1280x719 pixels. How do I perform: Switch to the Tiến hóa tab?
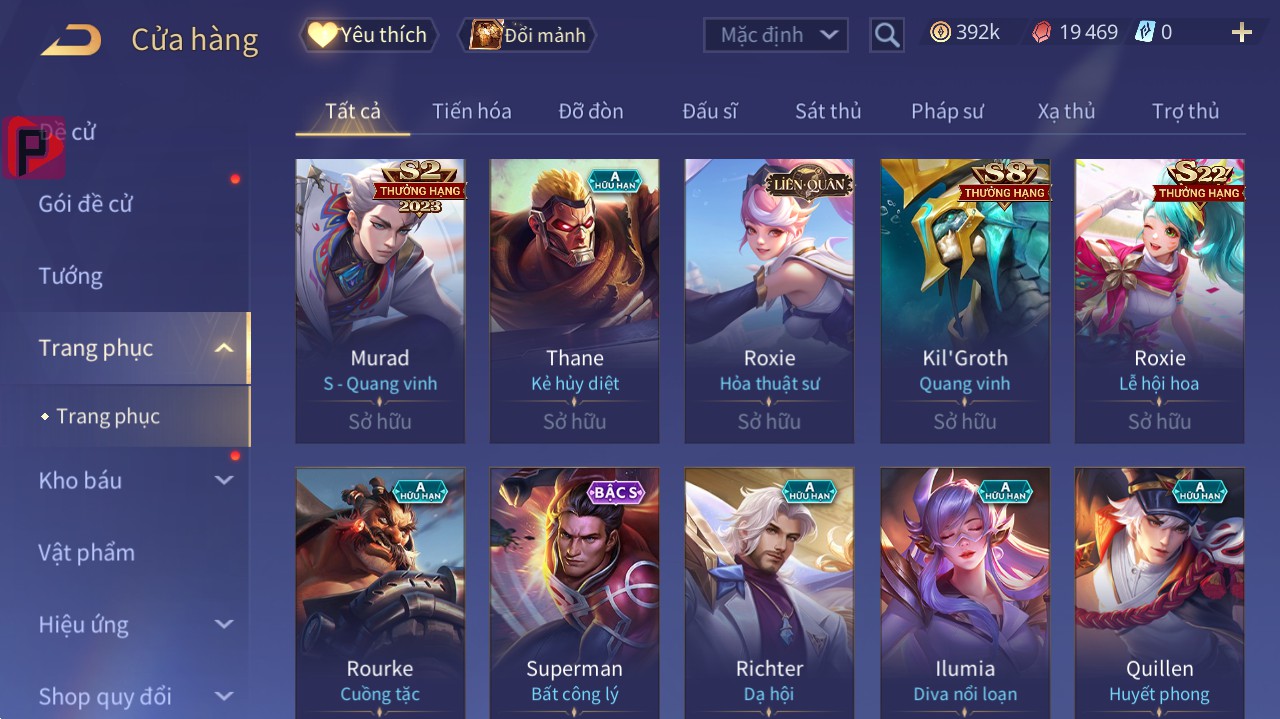coord(471,111)
